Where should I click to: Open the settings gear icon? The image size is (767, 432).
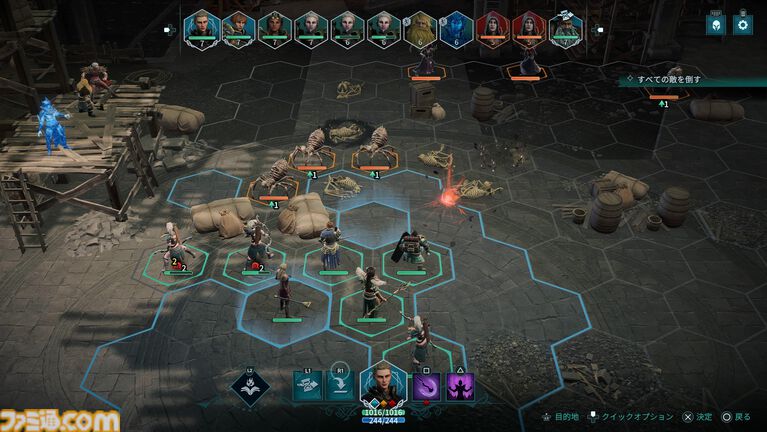point(742,25)
